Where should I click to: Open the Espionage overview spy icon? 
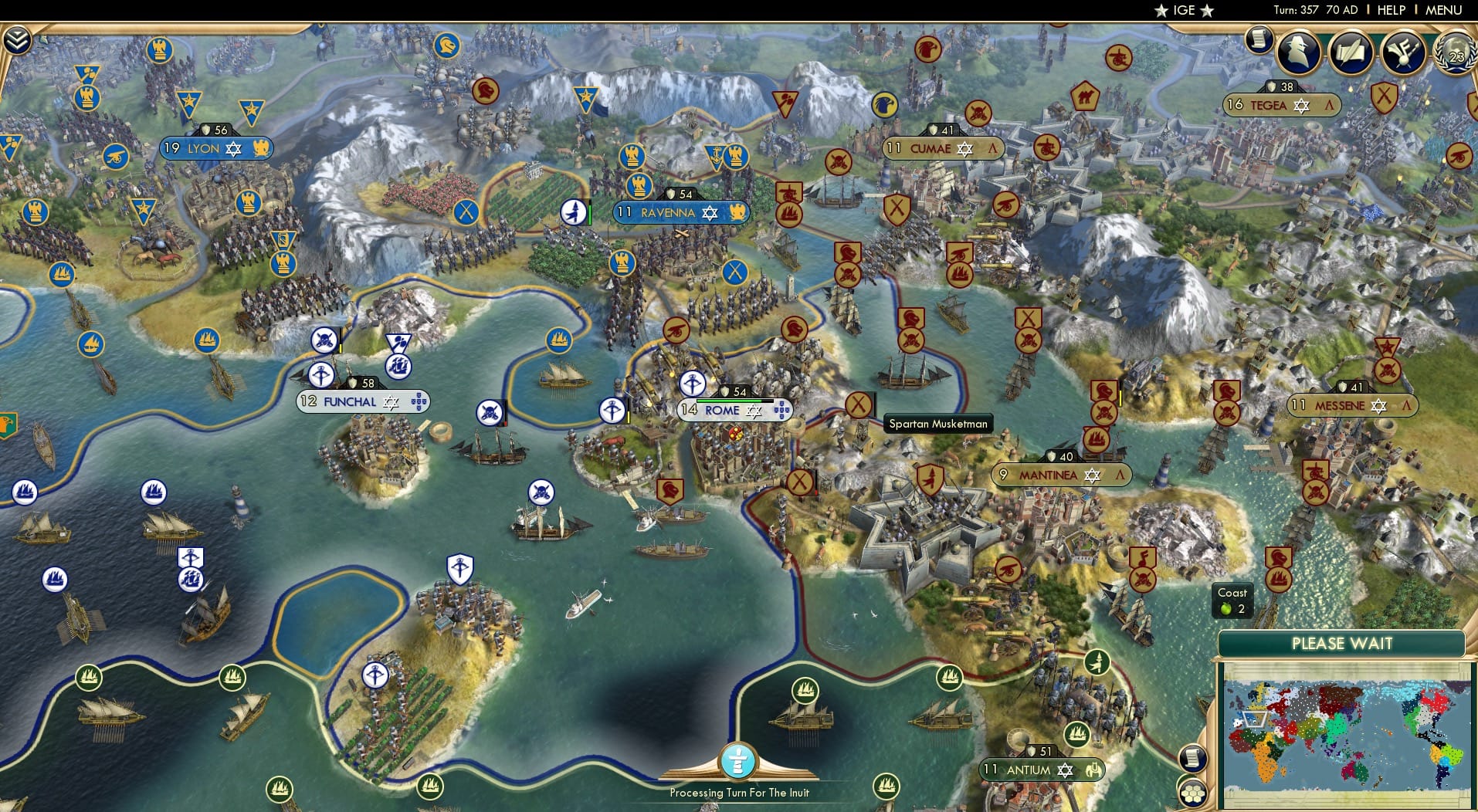1298,52
